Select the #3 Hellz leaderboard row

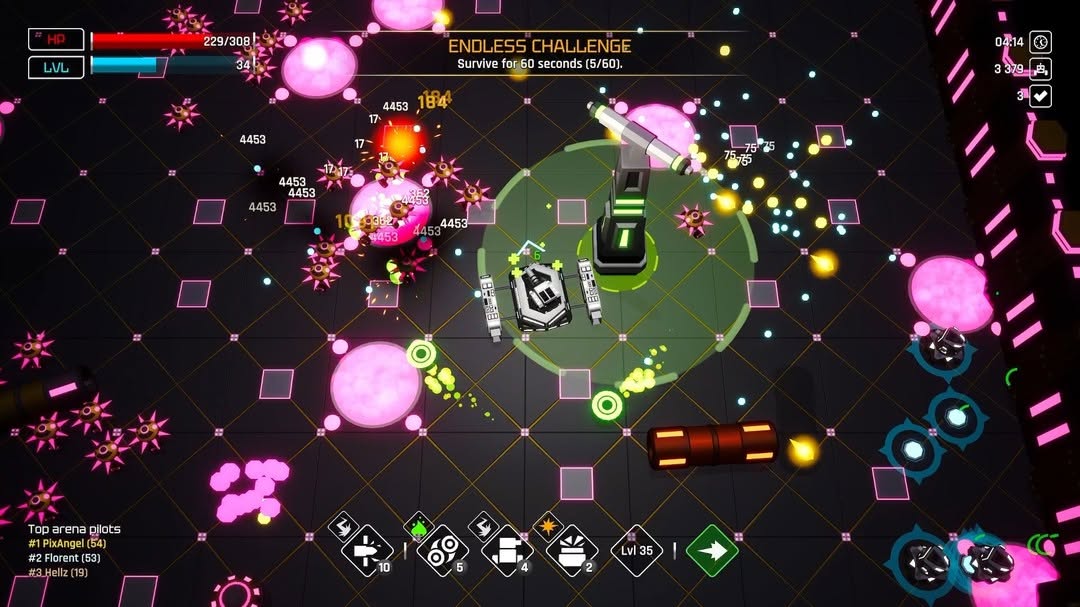click(x=59, y=572)
